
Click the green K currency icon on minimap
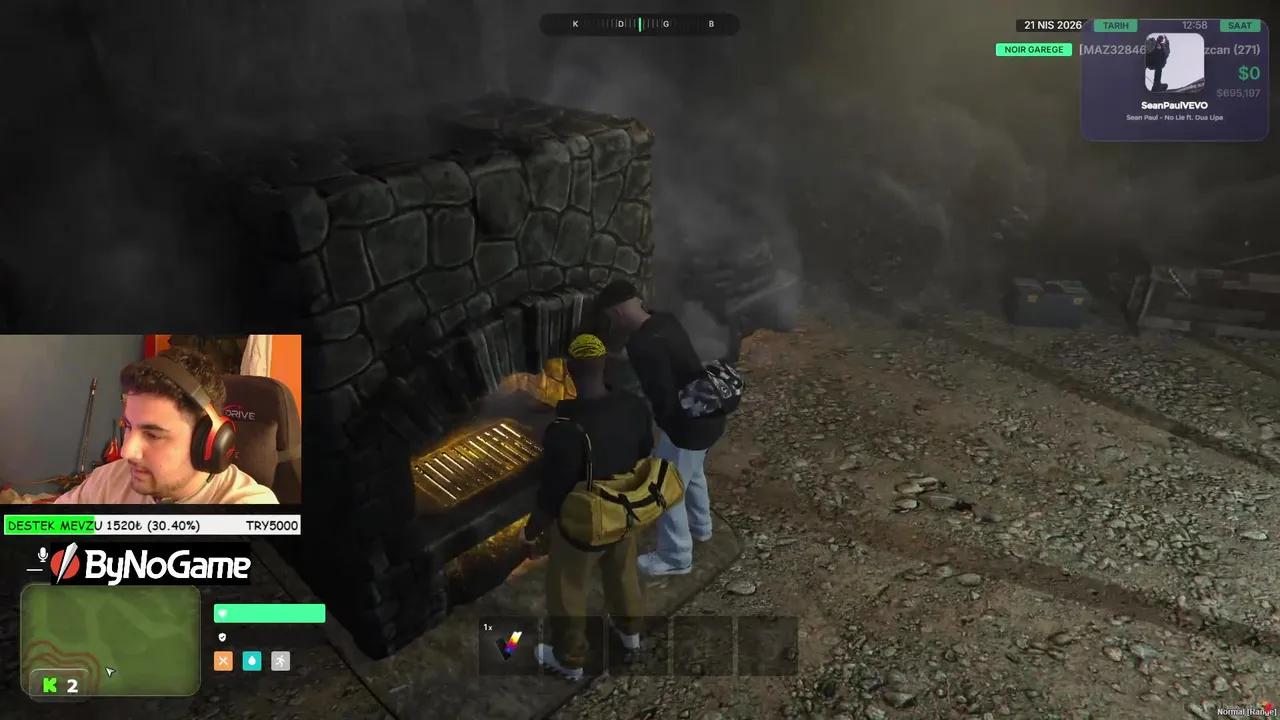[x=49, y=685]
